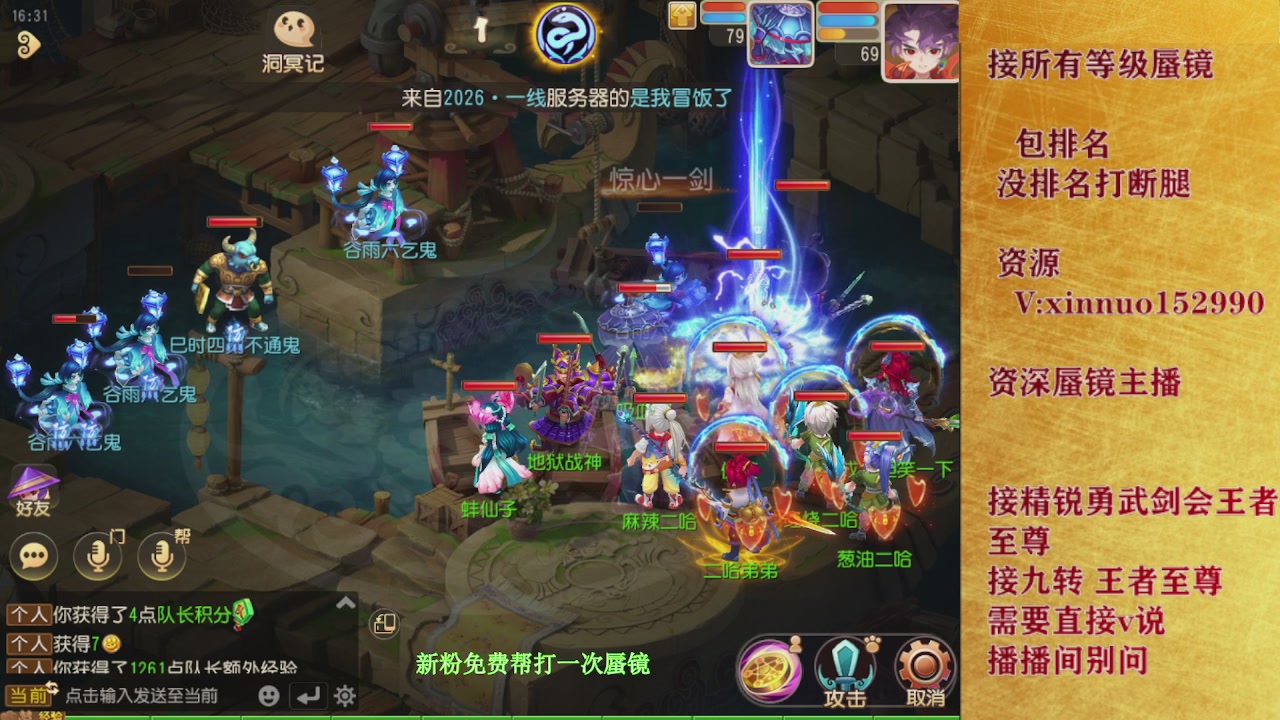
Task: Tap the golden spiral ornament below the clock
Action: pyautogui.click(x=28, y=45)
